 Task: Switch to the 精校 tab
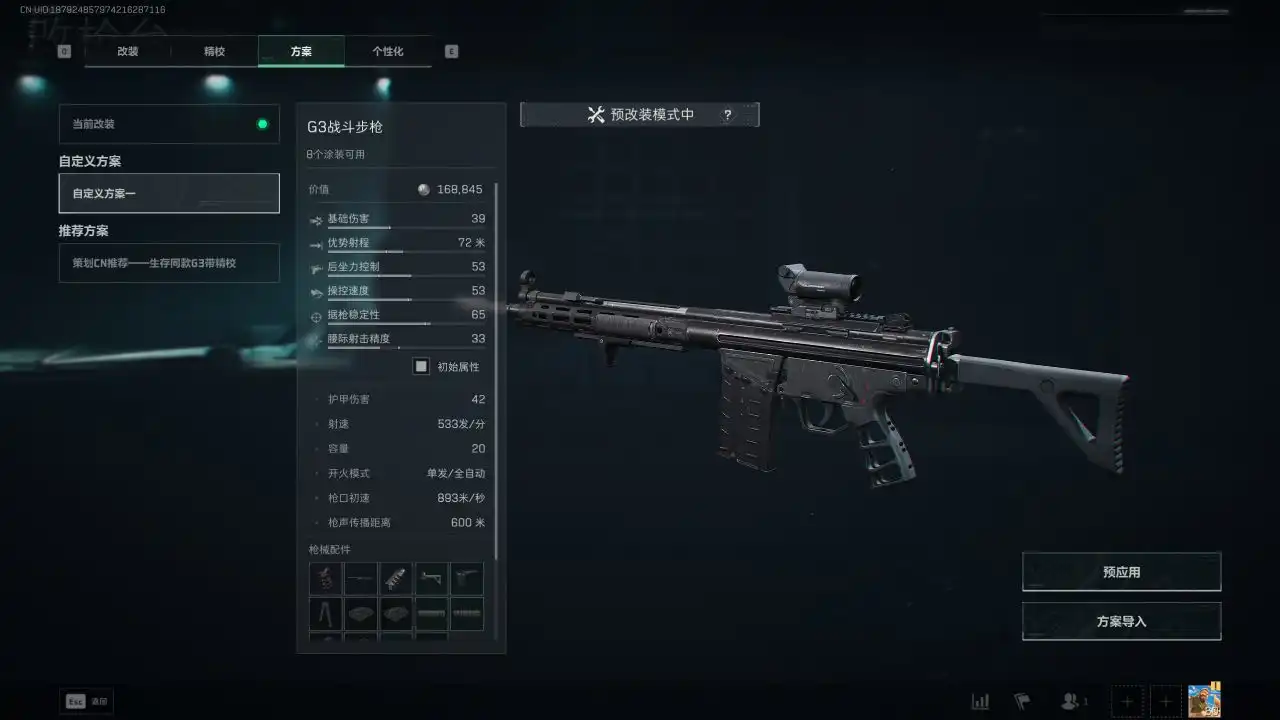[215, 51]
